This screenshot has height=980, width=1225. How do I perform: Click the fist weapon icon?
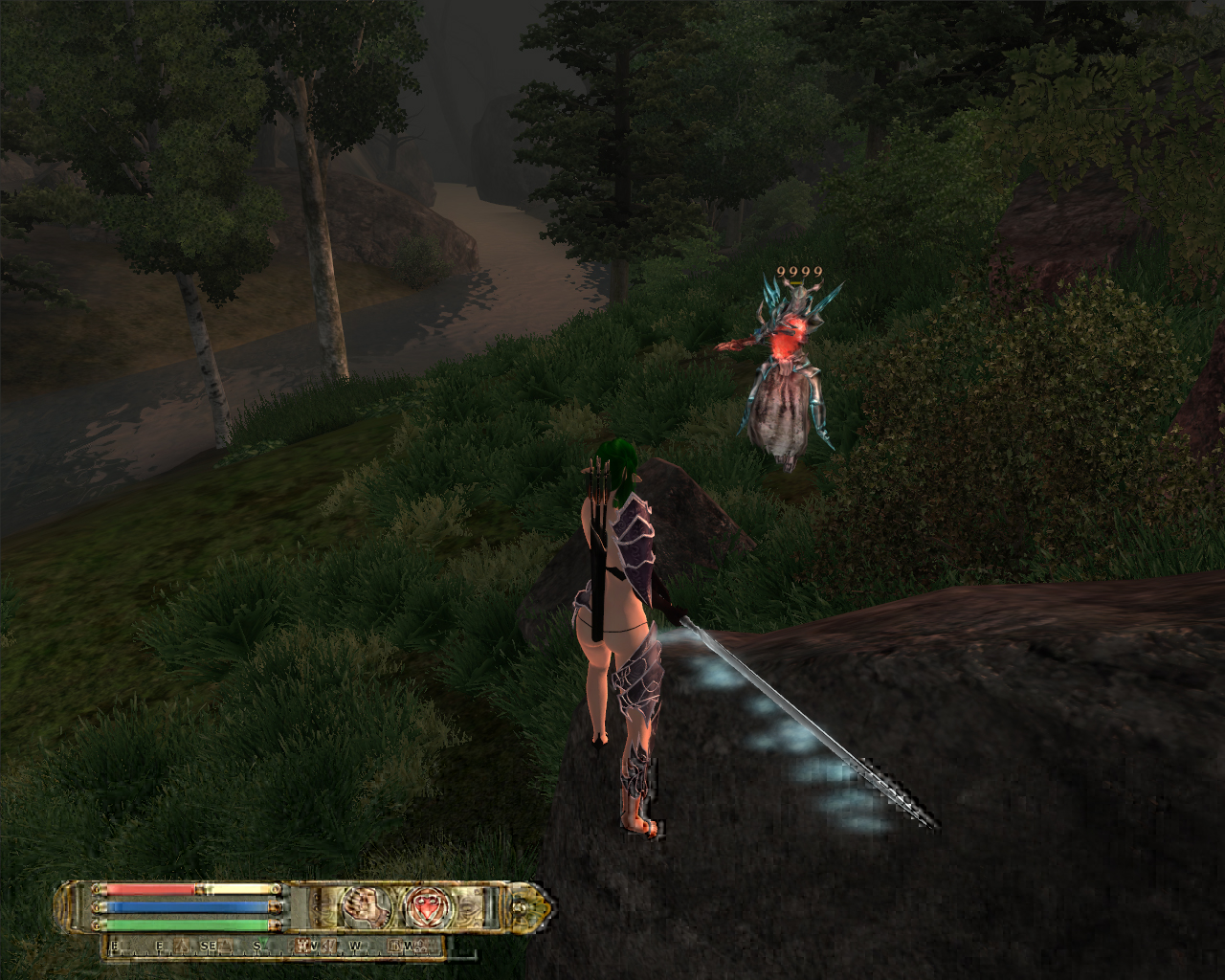[363, 905]
